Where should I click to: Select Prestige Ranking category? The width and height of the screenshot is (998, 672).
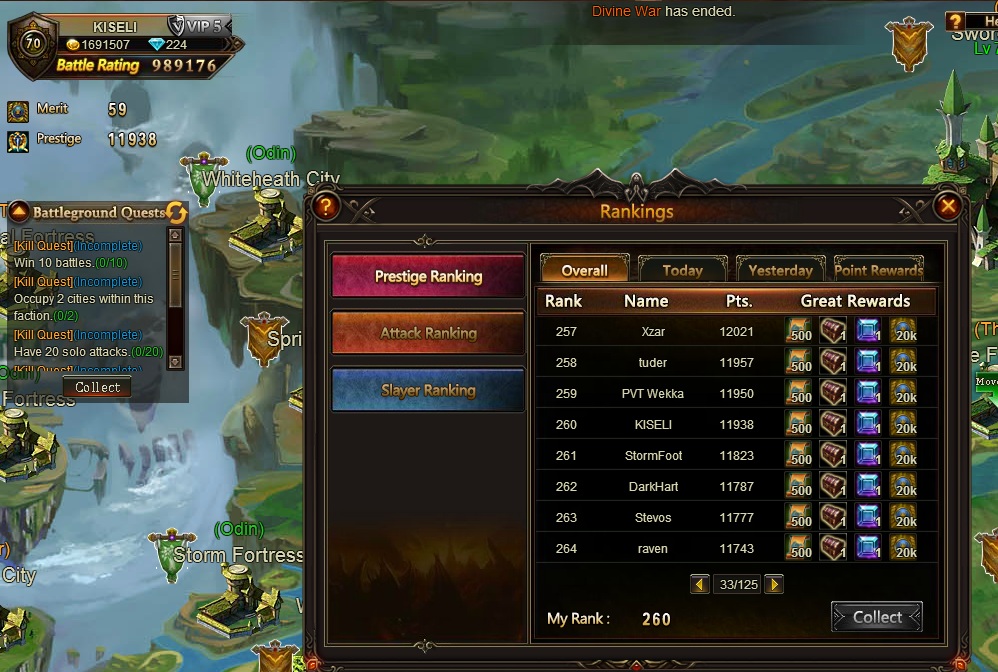point(428,276)
